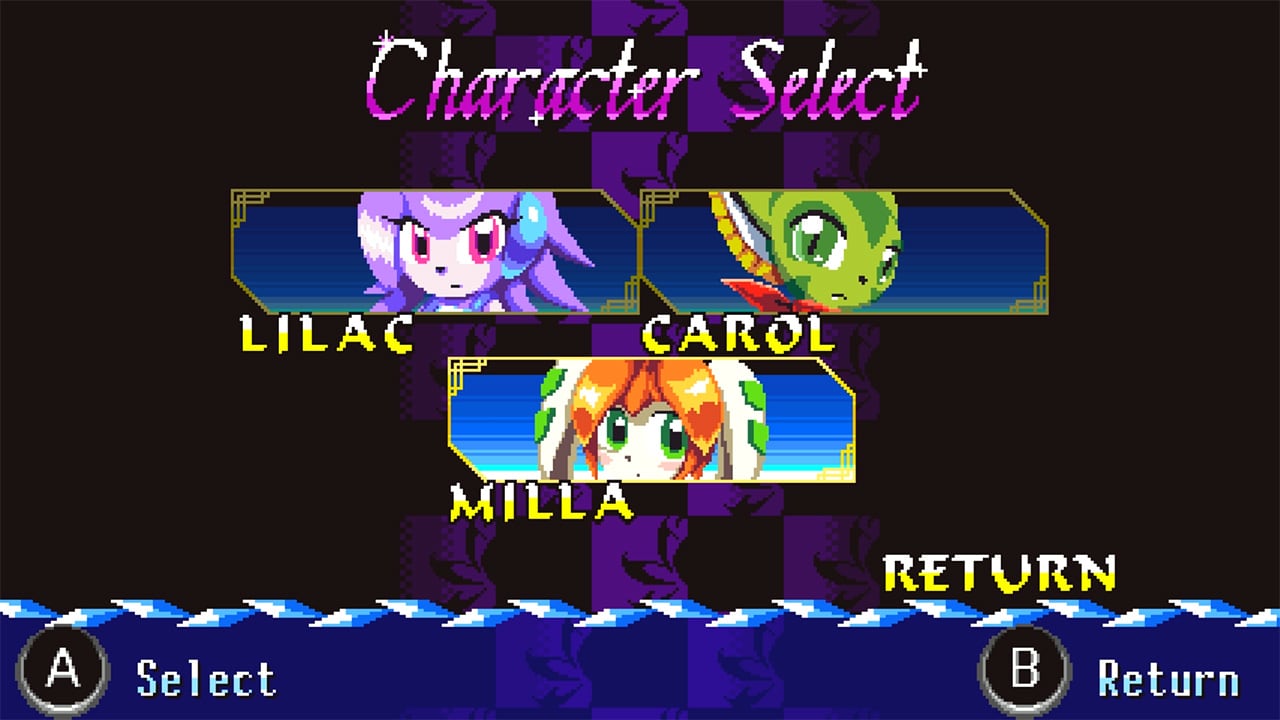Click the CAROL name text
Image resolution: width=1280 pixels, height=720 pixels.
click(735, 335)
